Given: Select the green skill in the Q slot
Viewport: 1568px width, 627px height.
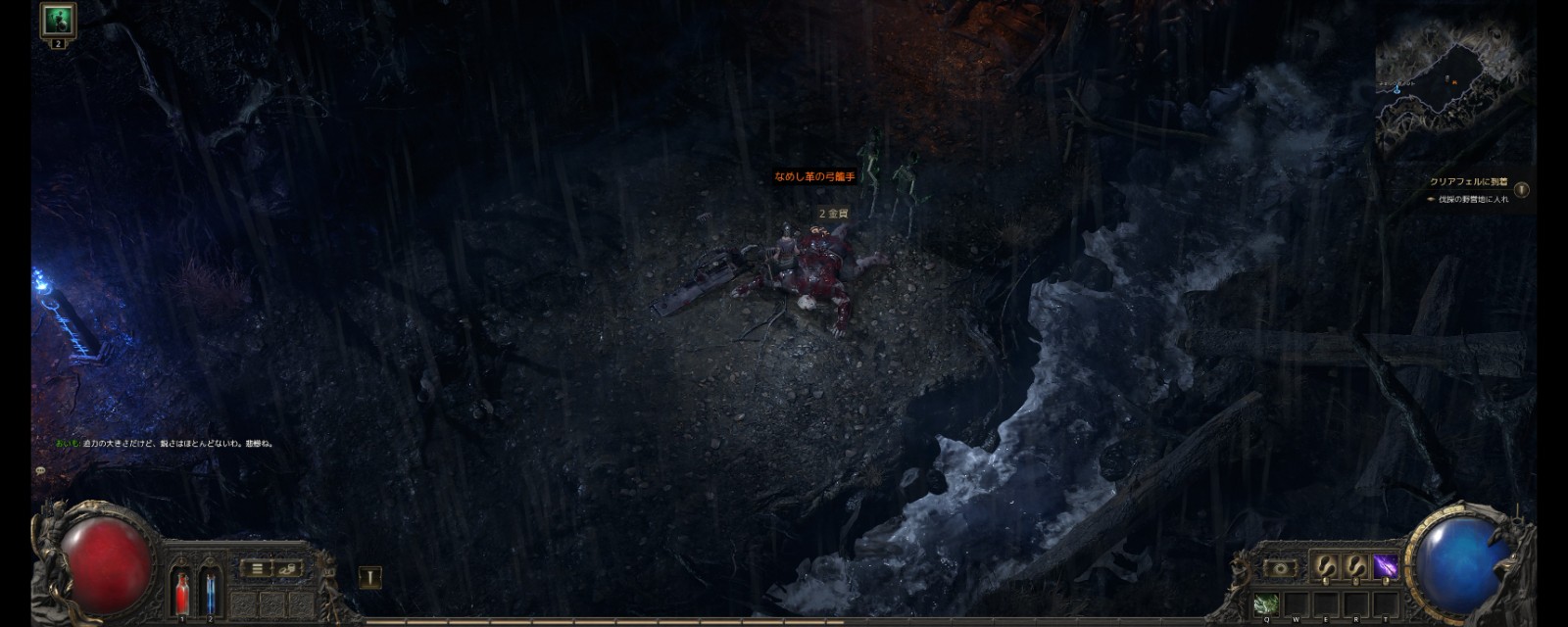Looking at the screenshot, I should point(1265,603).
